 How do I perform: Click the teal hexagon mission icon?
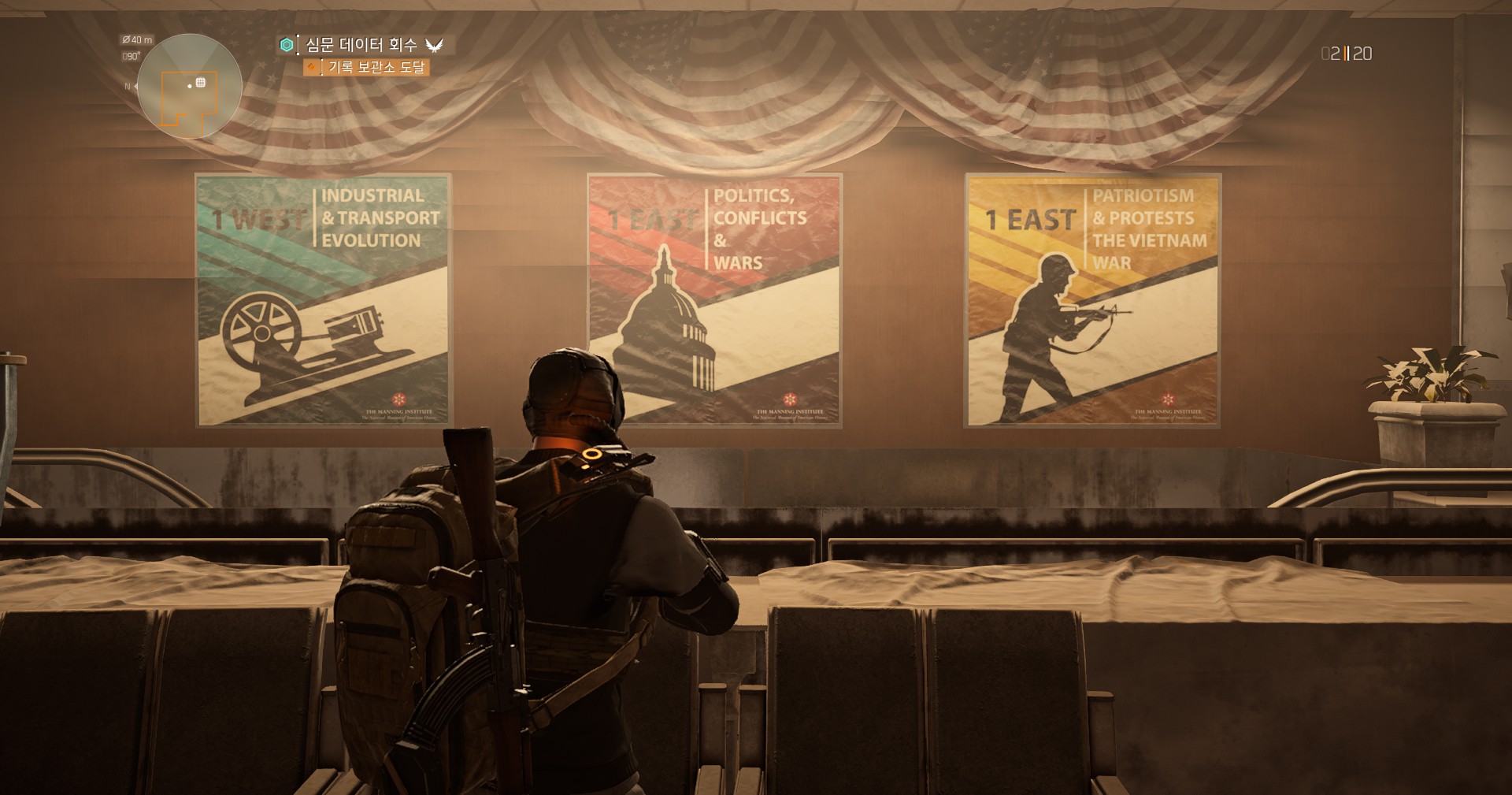tap(287, 45)
